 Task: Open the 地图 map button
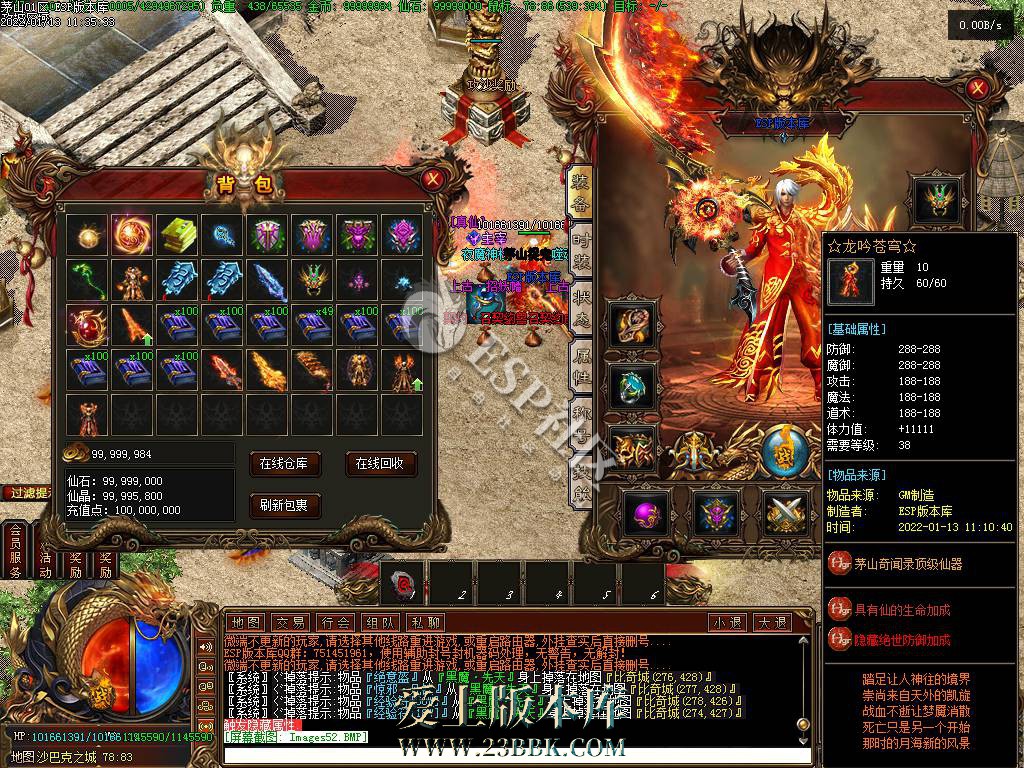click(x=246, y=622)
